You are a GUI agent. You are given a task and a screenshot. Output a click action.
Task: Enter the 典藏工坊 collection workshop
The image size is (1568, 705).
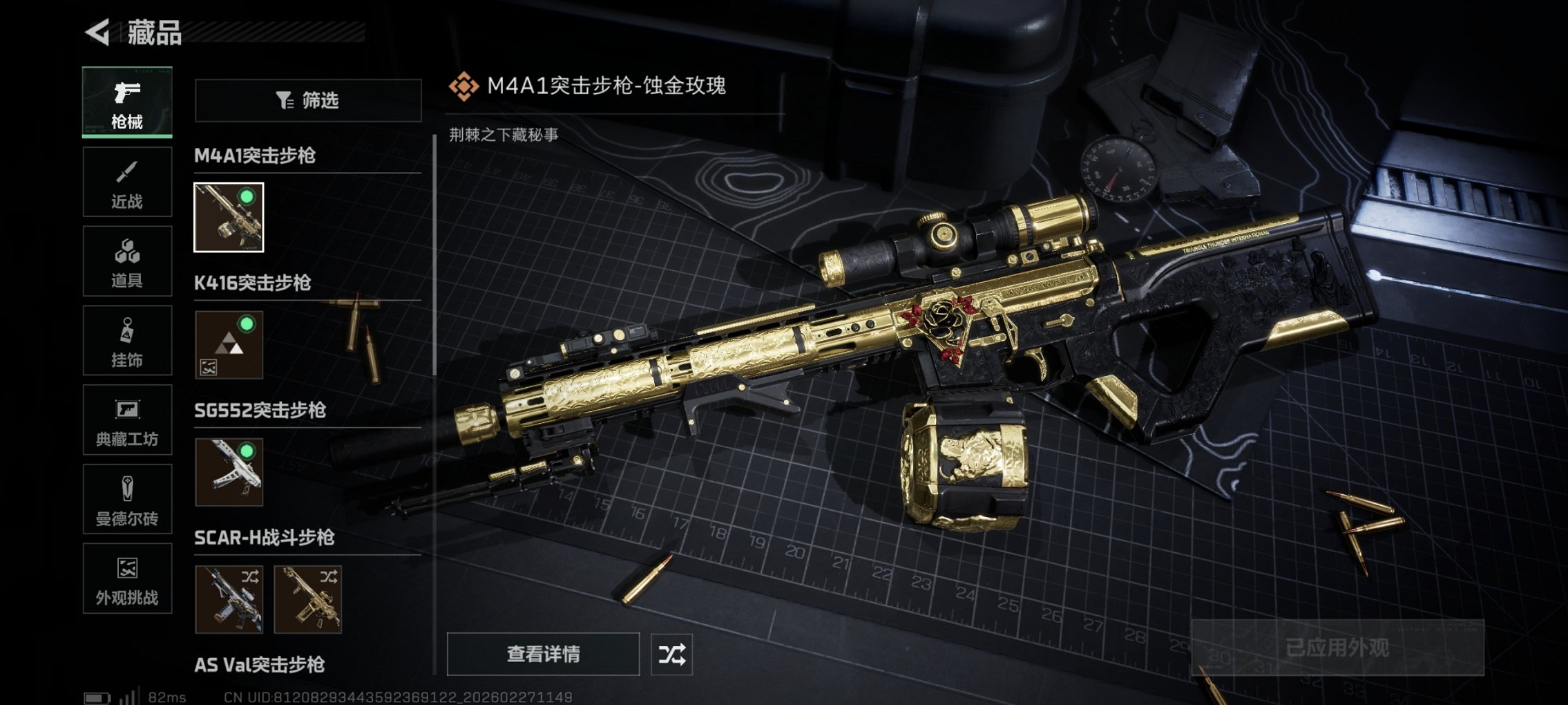tap(126, 420)
